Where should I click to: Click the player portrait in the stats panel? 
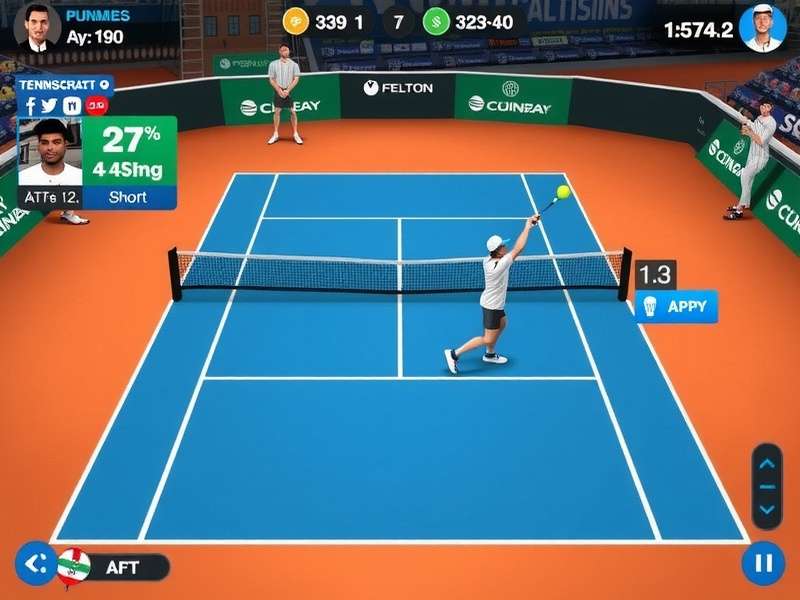(x=50, y=152)
